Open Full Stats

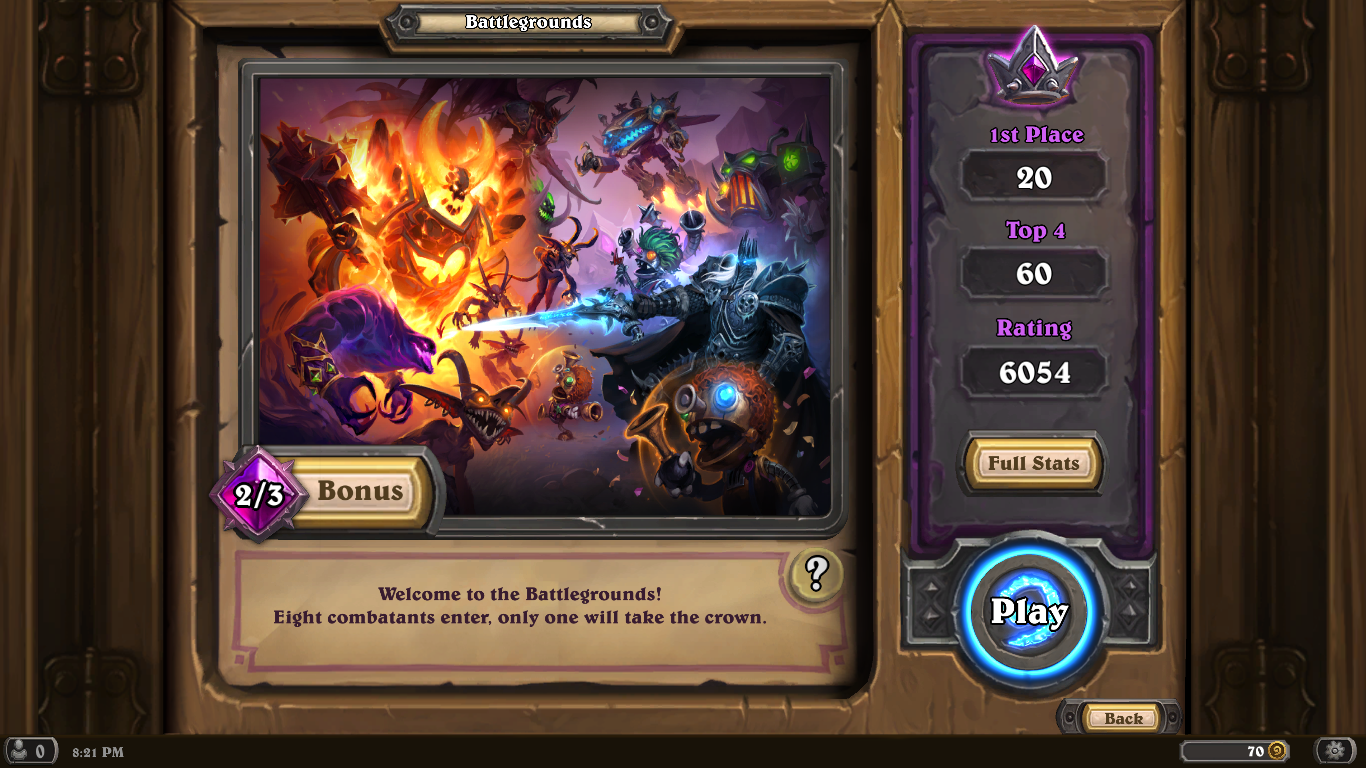click(x=1032, y=463)
